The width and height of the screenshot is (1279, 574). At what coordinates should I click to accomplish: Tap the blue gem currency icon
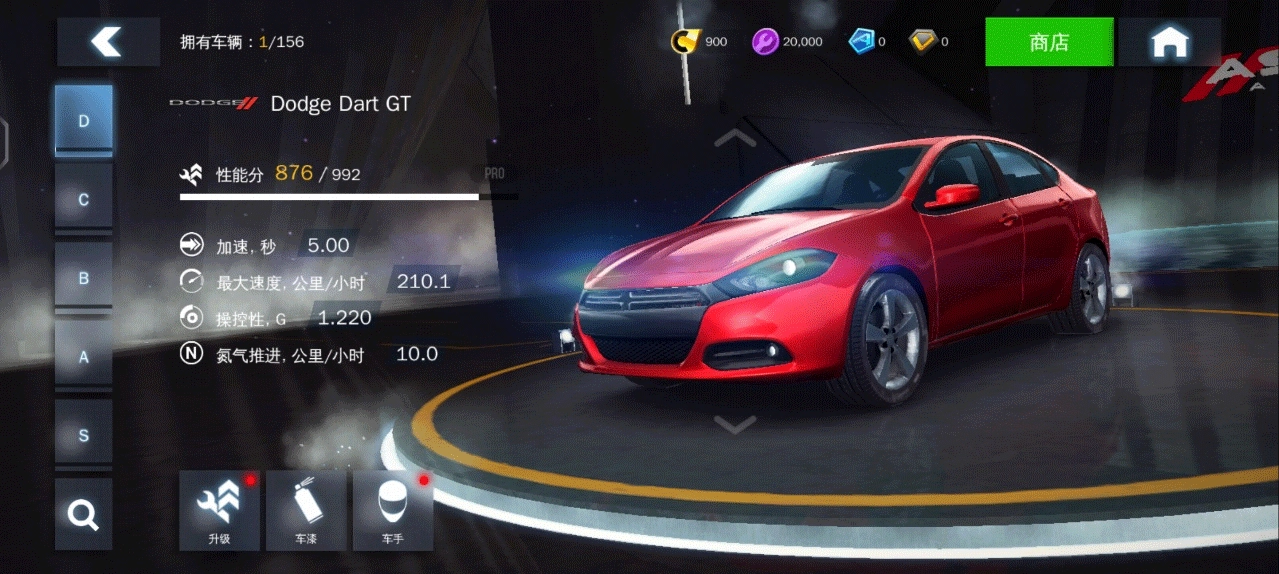click(x=861, y=41)
